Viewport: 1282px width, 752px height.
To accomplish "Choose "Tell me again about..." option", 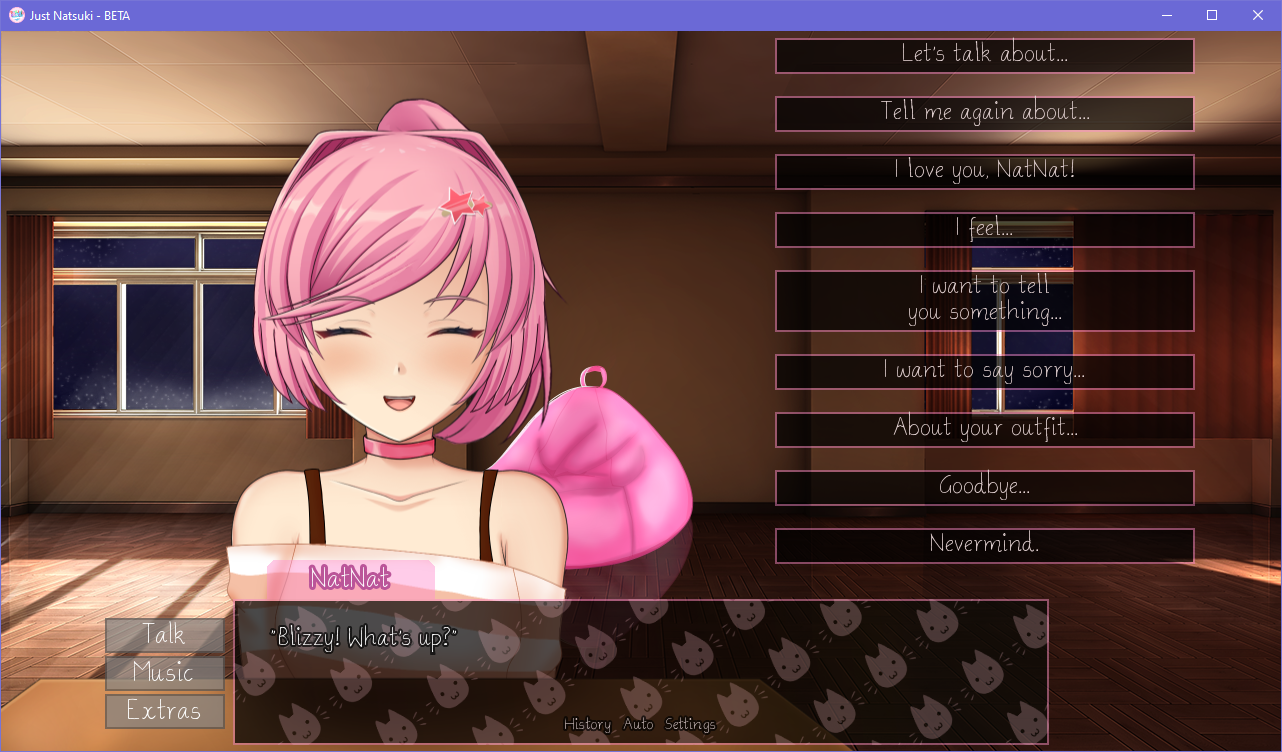I will click(x=984, y=114).
